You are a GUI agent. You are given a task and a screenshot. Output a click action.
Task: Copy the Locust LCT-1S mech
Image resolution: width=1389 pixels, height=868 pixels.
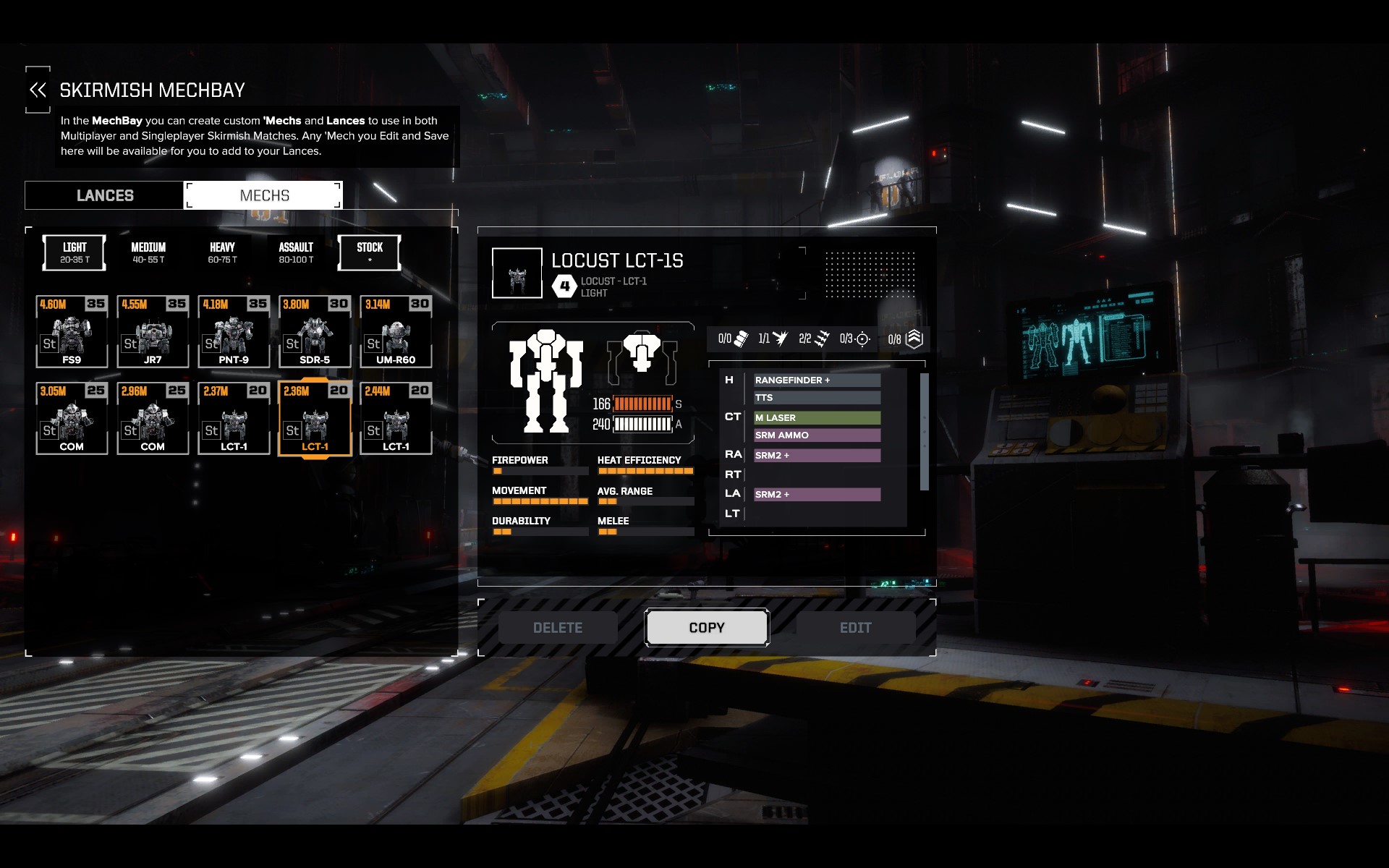click(707, 628)
